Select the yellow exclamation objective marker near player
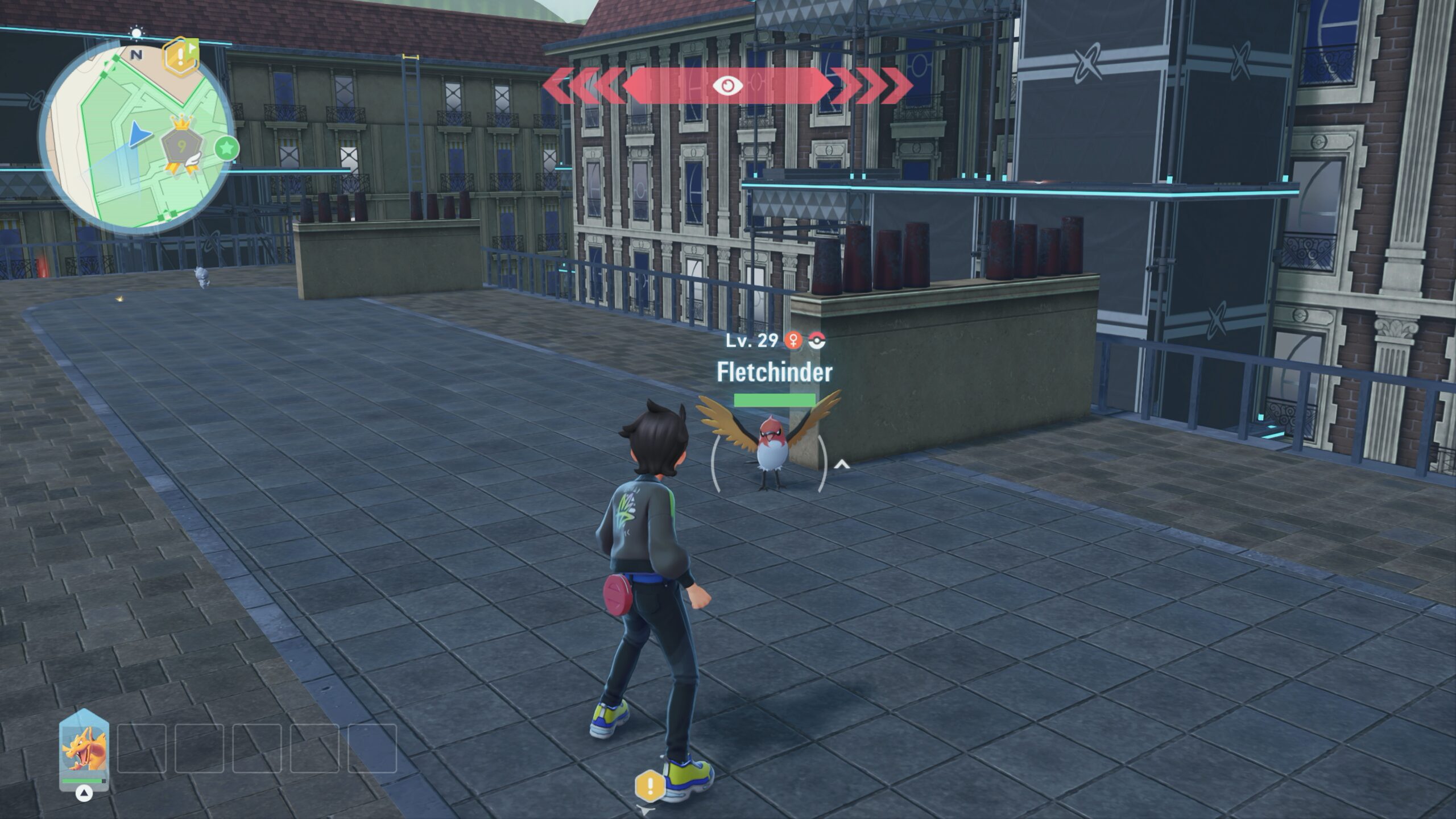This screenshot has height=819, width=1456. (650, 787)
